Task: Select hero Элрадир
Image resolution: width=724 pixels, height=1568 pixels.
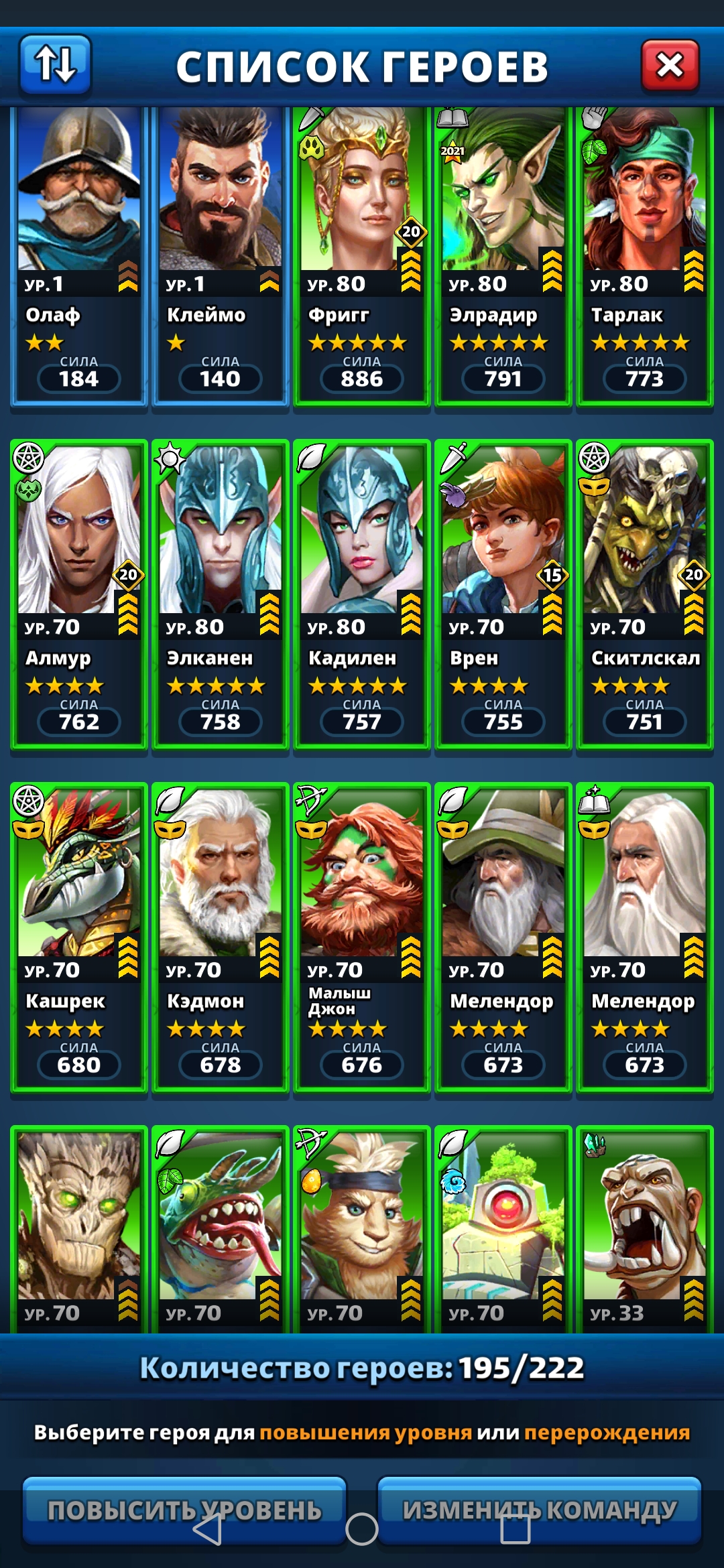Action: point(503,255)
